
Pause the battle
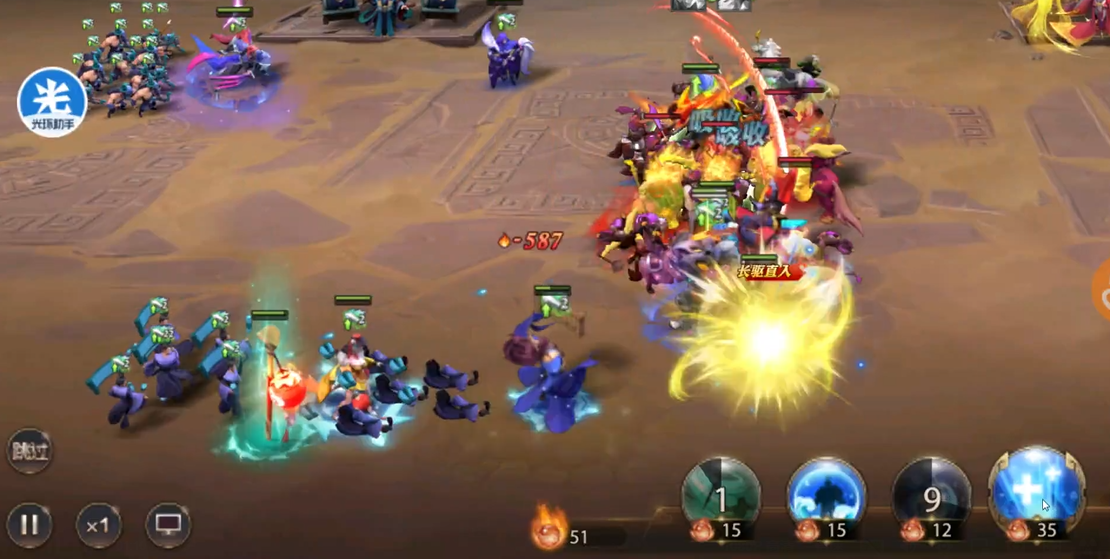(x=30, y=524)
